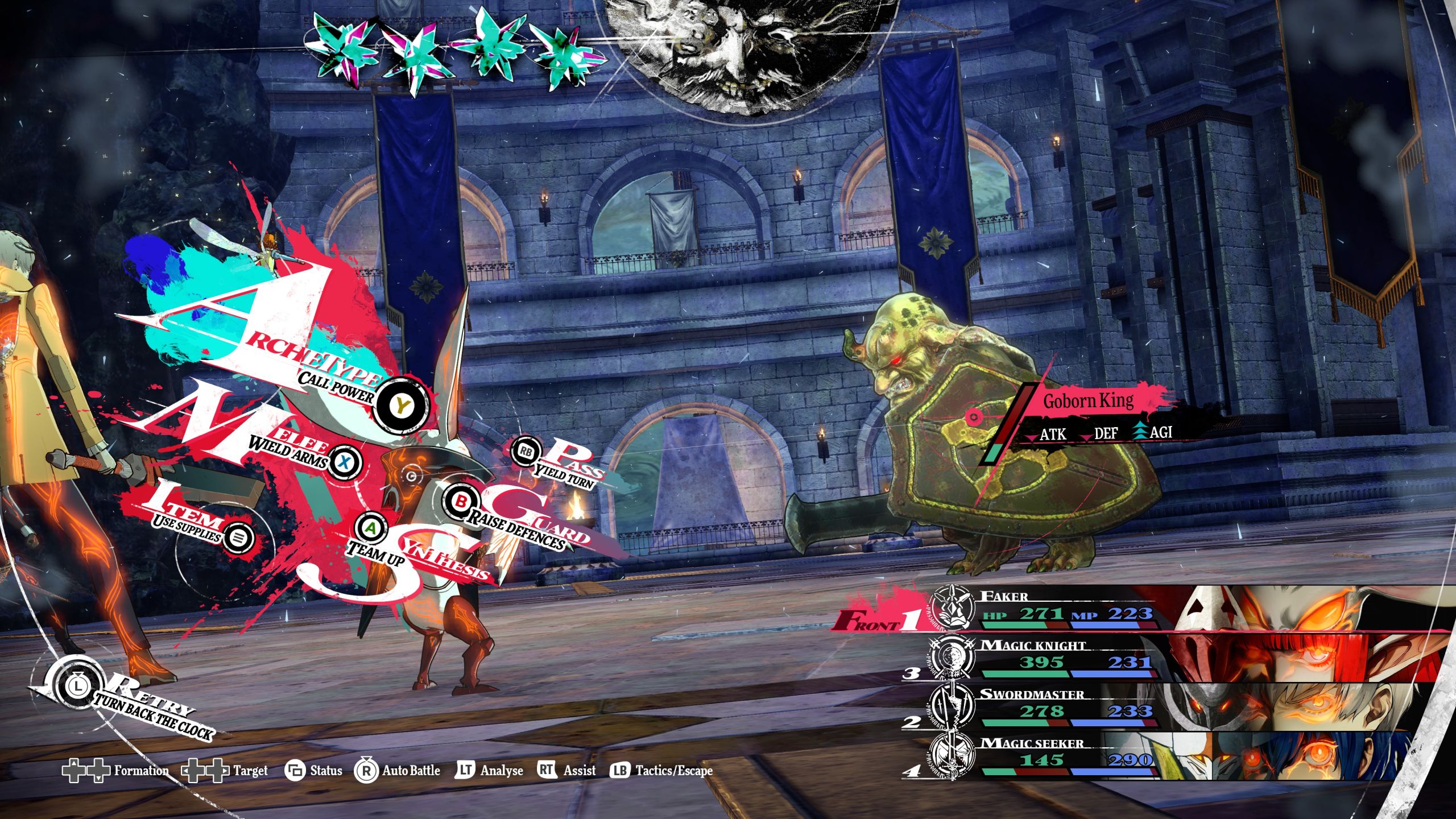Screen dimensions: 1456x819
Task: Choose the Archetype command
Action: pyautogui.click(x=403, y=406)
